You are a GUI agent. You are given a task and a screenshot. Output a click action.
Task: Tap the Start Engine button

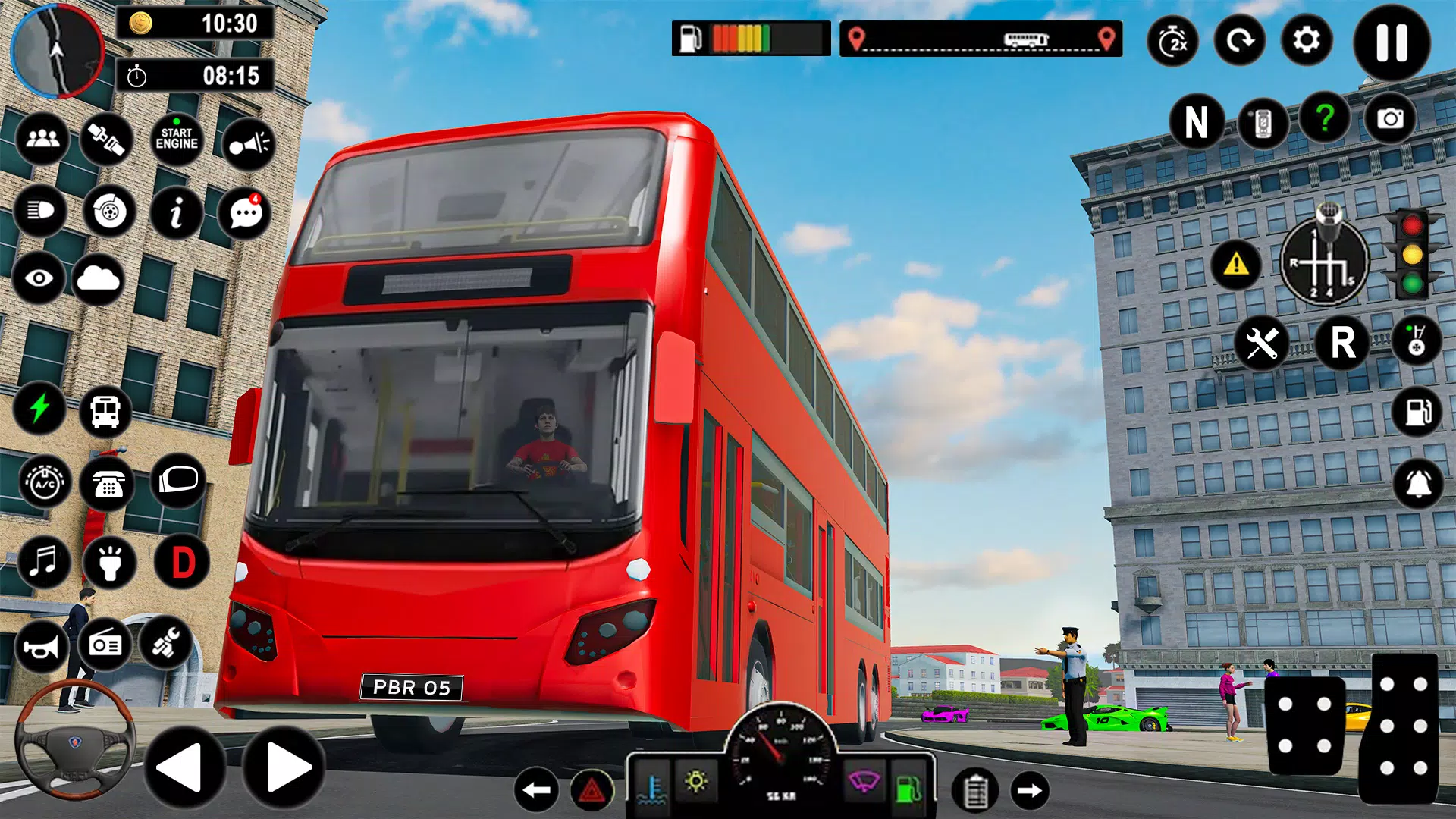177,139
